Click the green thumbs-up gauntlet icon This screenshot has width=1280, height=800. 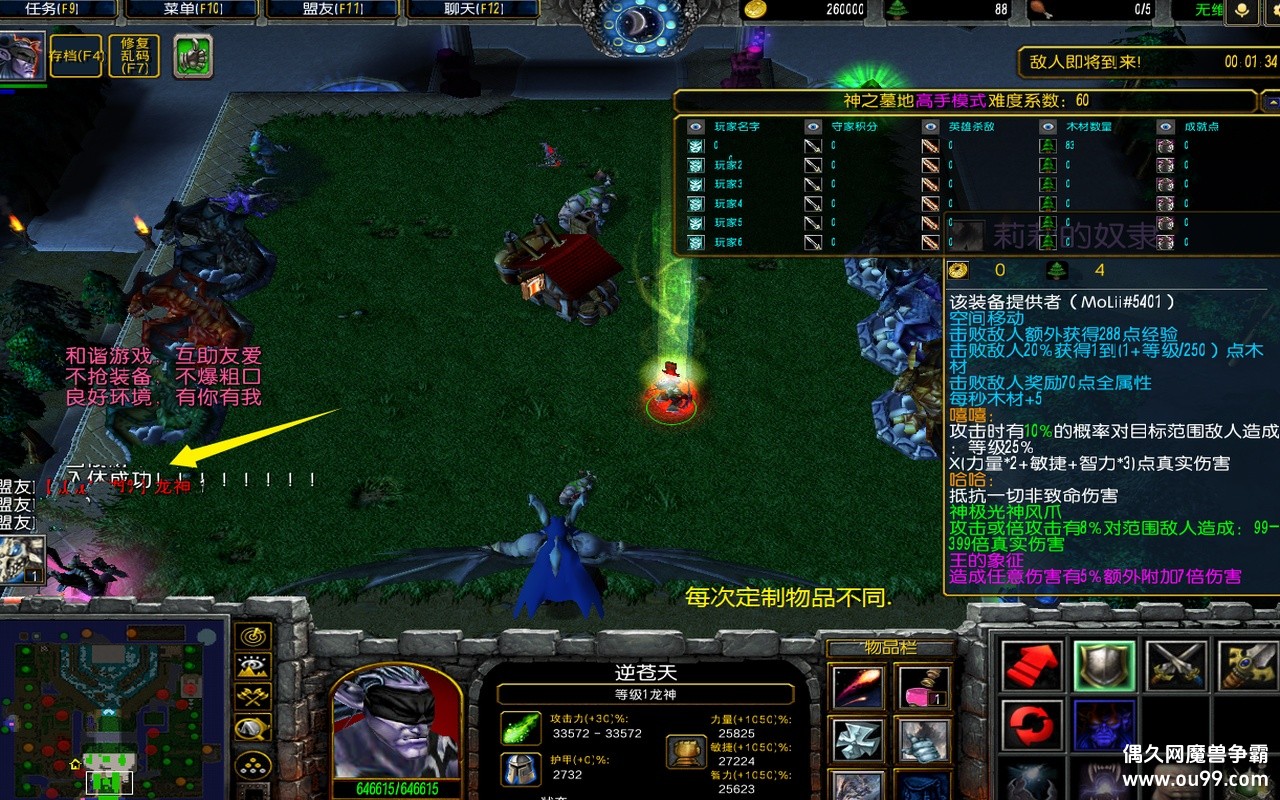(193, 56)
